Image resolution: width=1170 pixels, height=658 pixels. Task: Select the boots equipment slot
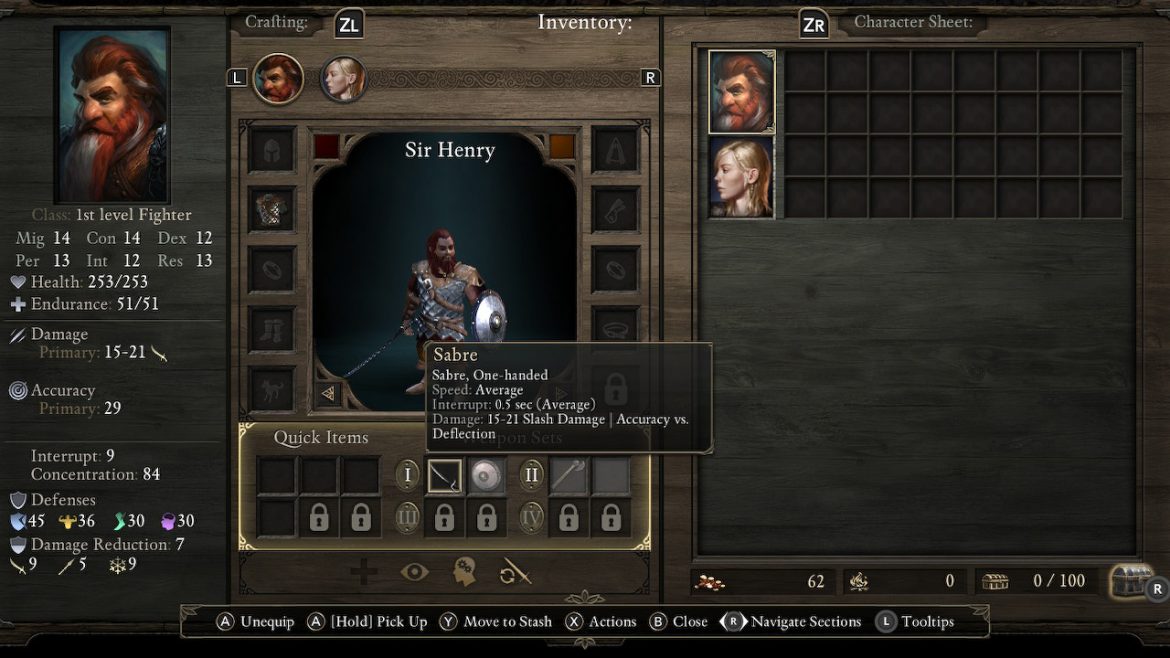(x=272, y=328)
